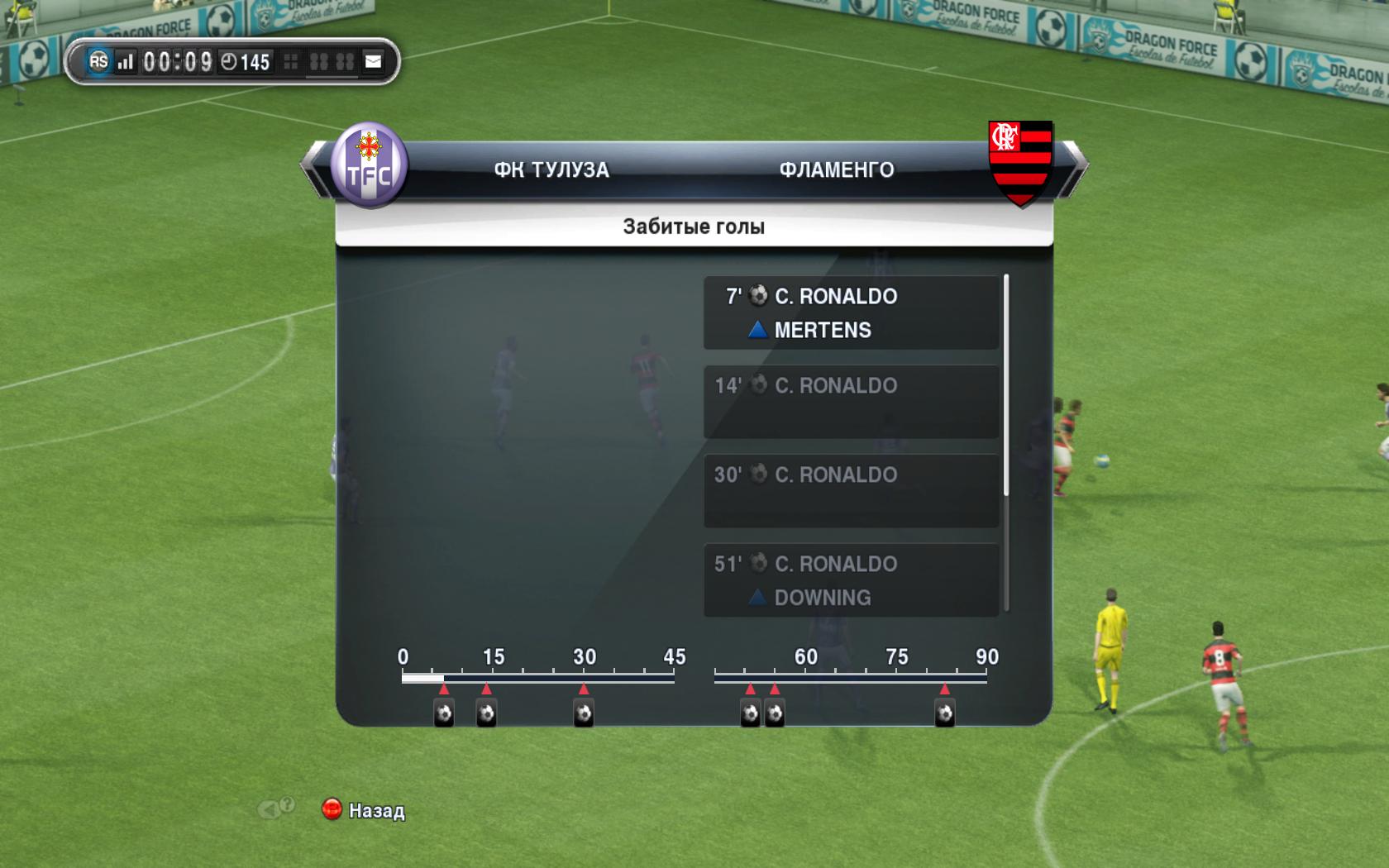The width and height of the screenshot is (1389, 868).
Task: Open the envelope message icon in overlay
Action: point(374,61)
